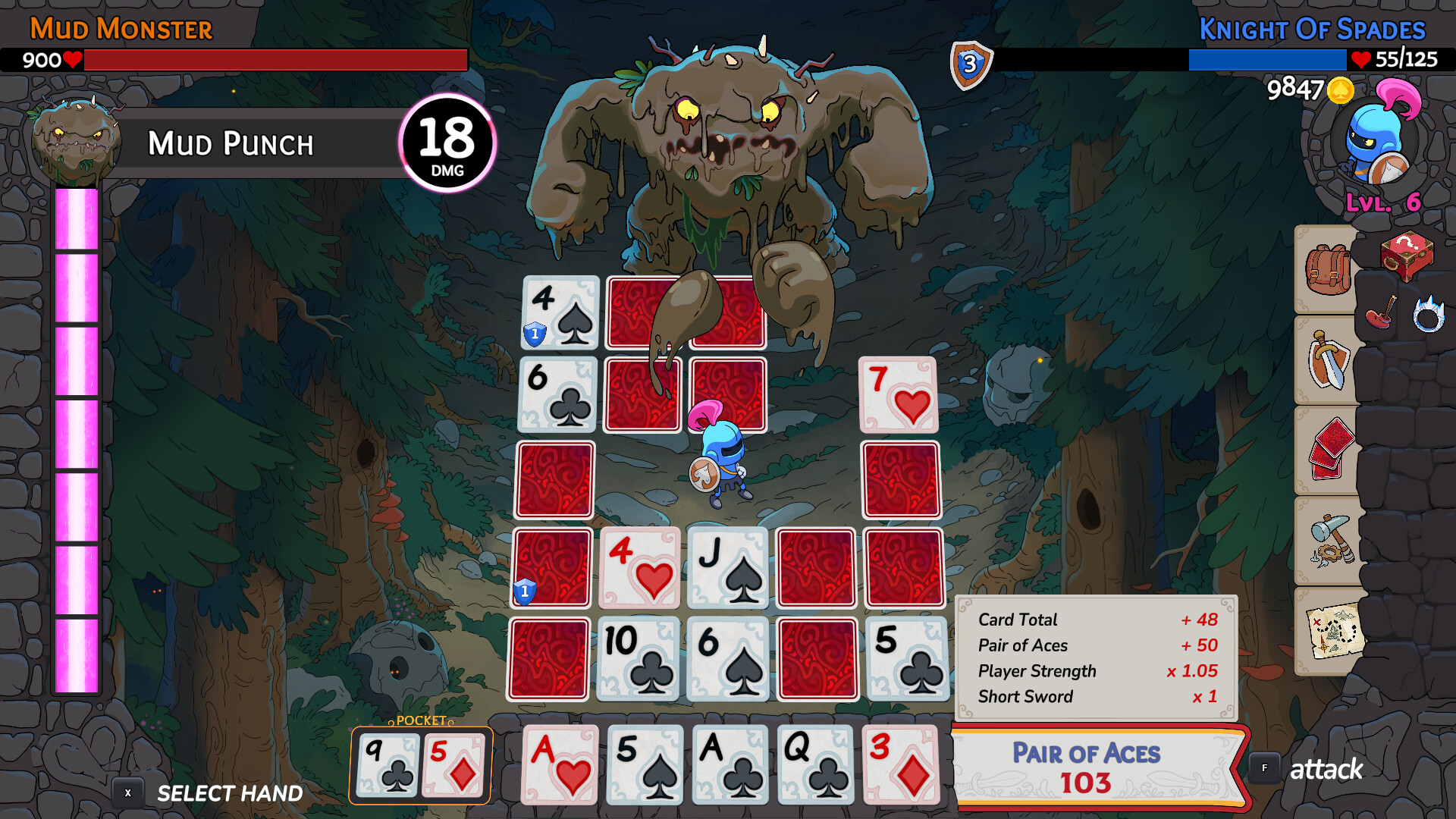Select the 9 of Clubs pocket card
The height and width of the screenshot is (819, 1456).
pos(387,764)
